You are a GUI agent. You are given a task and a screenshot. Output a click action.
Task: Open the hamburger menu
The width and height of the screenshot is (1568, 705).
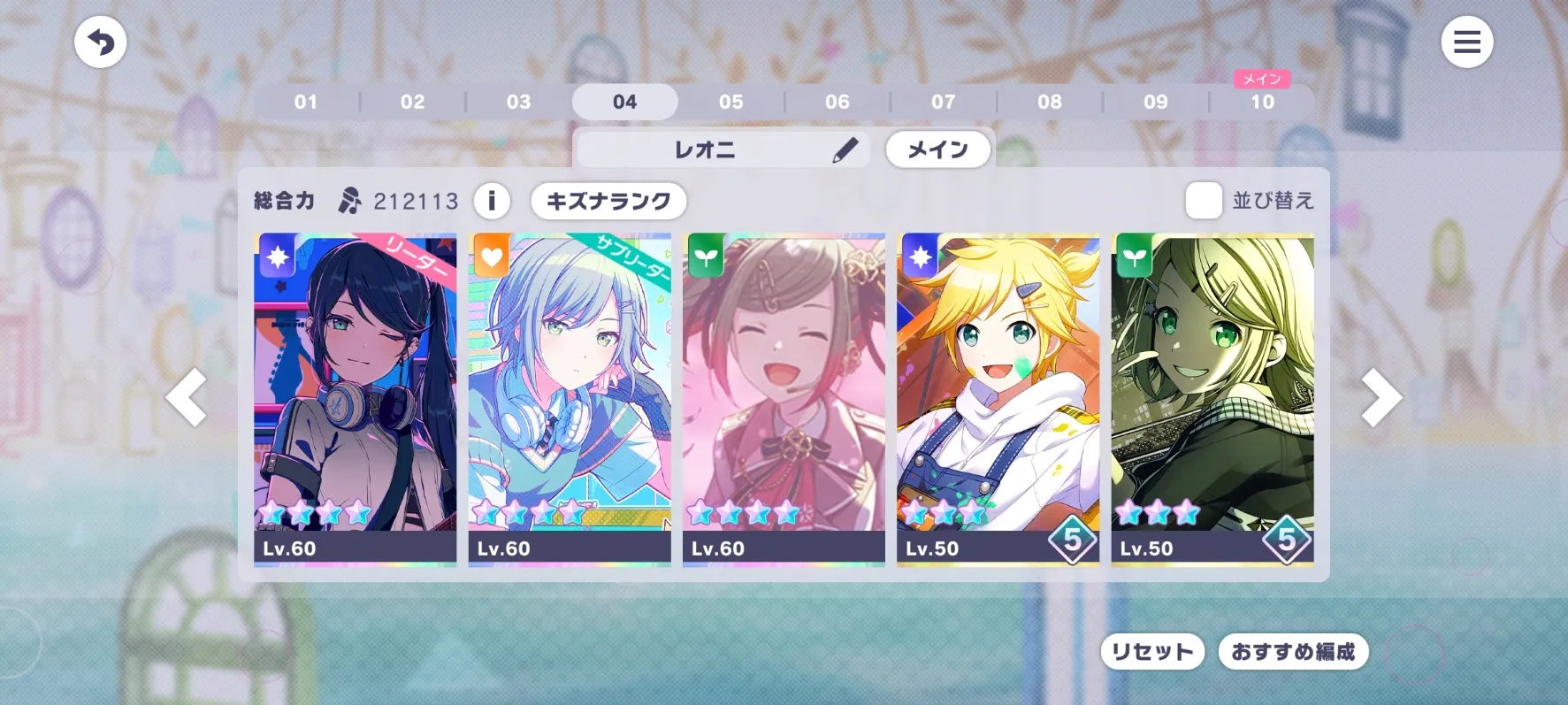(1466, 42)
